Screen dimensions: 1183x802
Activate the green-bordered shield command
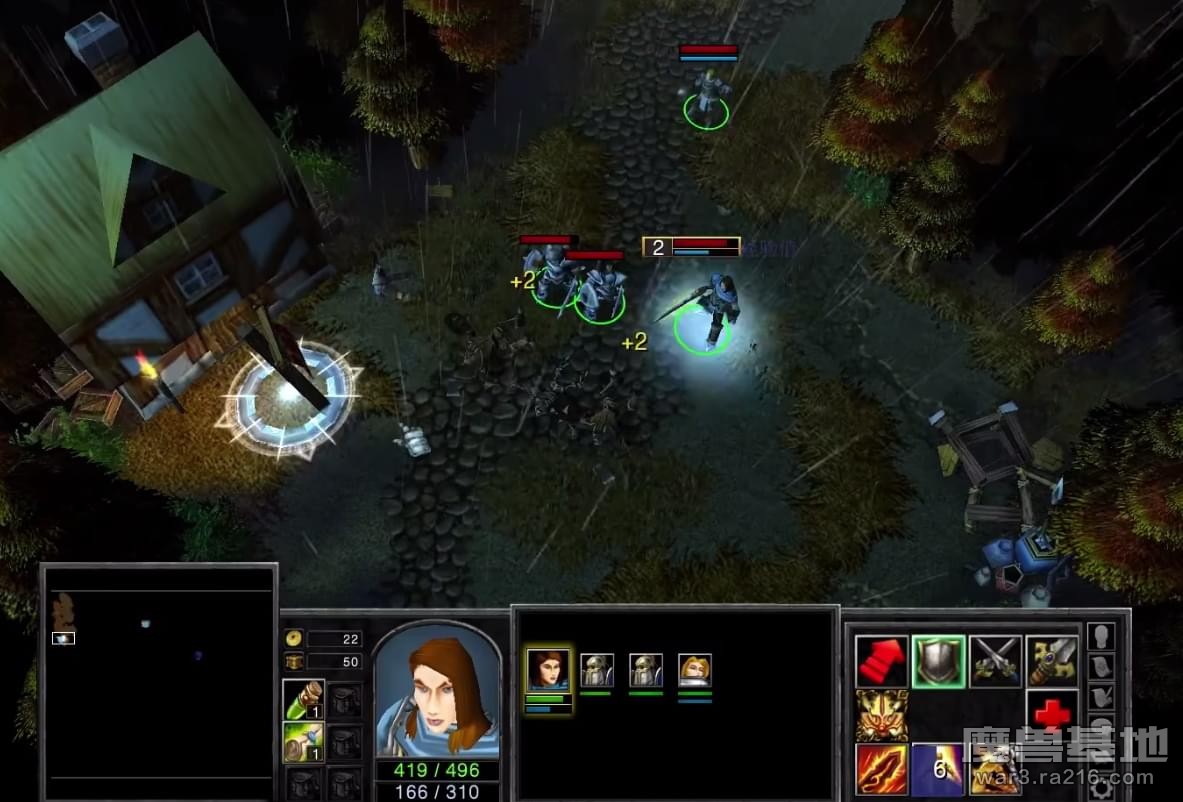[938, 661]
